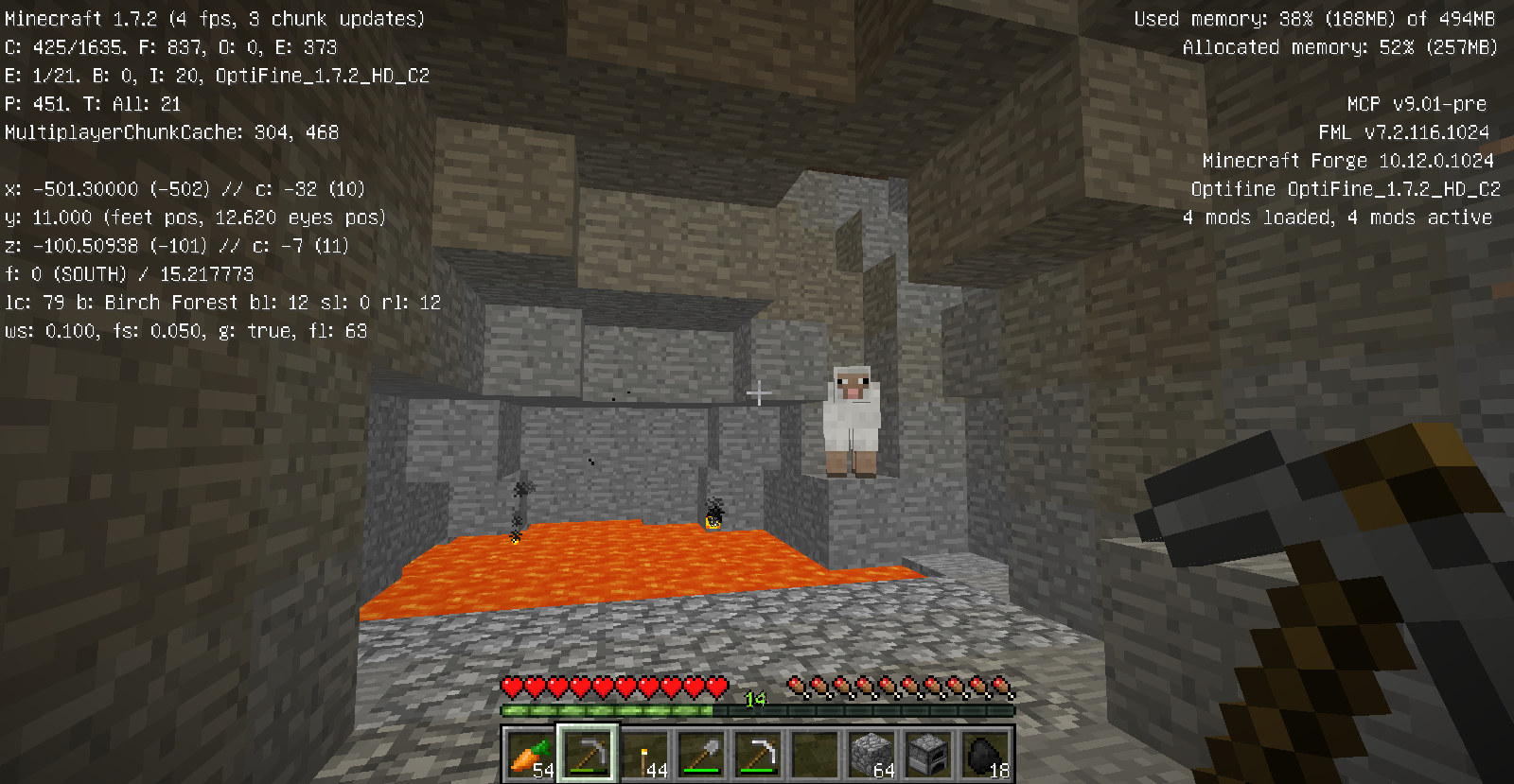The width and height of the screenshot is (1514, 784).
Task: Select the cobblestone stack of 64
Action: point(871,755)
